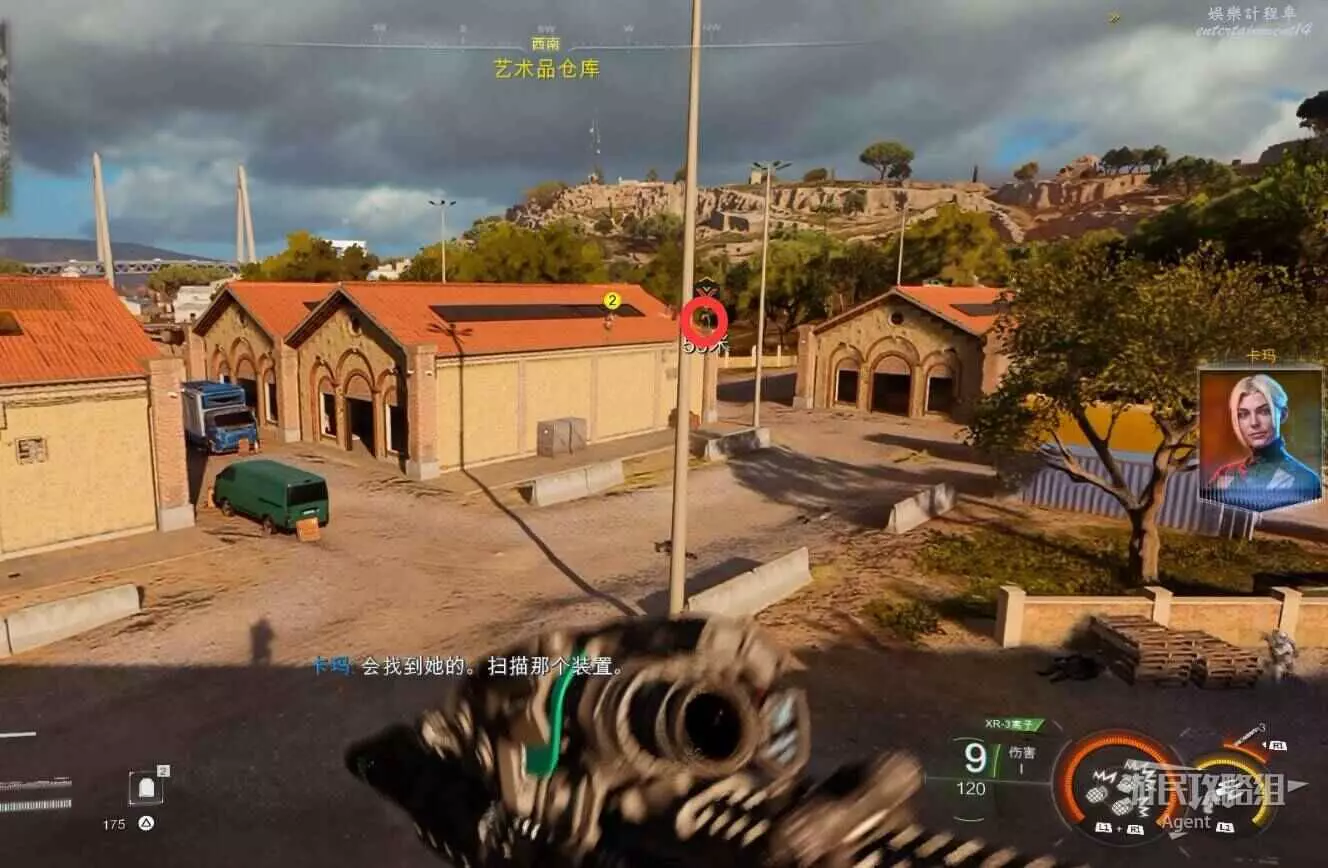Screen dimensions: 1328x868
Task: Activate the orange-ringed fist ability gauge
Action: point(1118,784)
